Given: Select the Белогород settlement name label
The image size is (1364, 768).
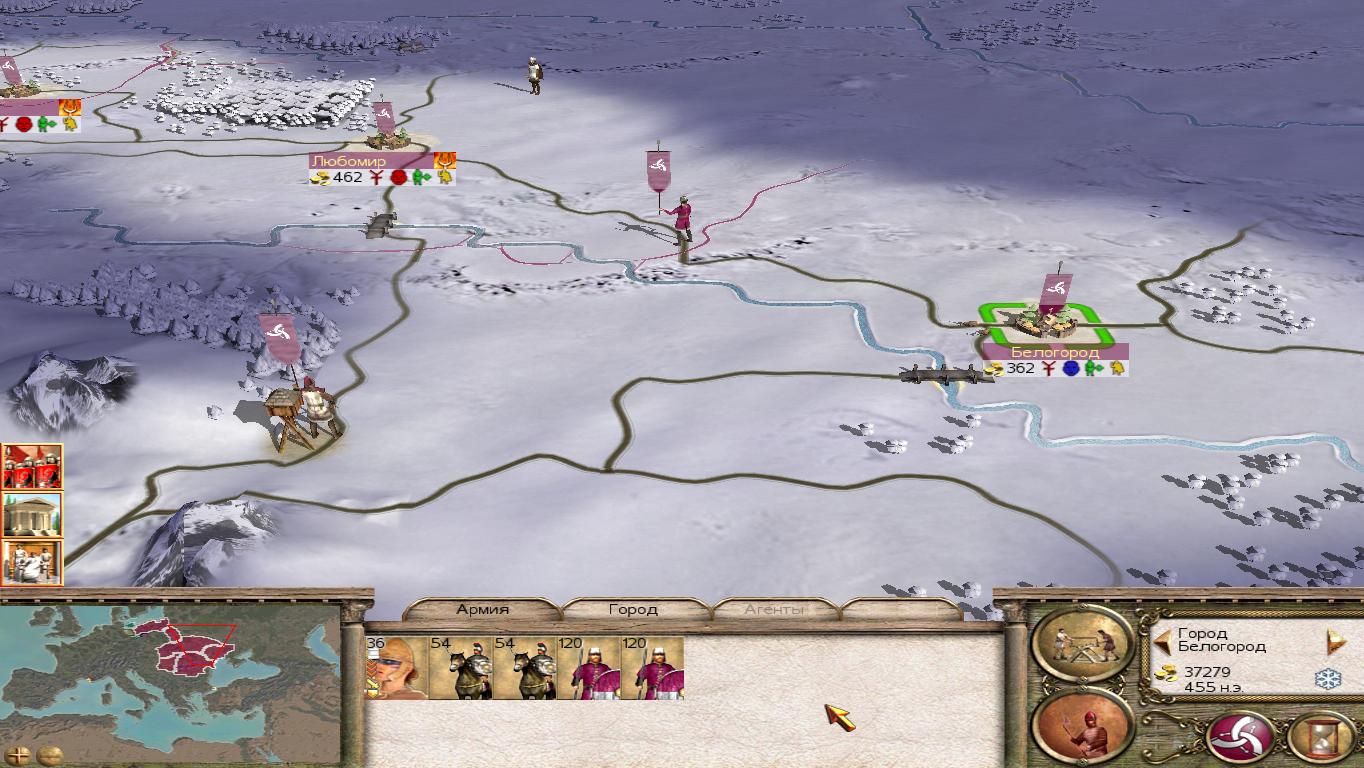Looking at the screenshot, I should [x=1055, y=352].
